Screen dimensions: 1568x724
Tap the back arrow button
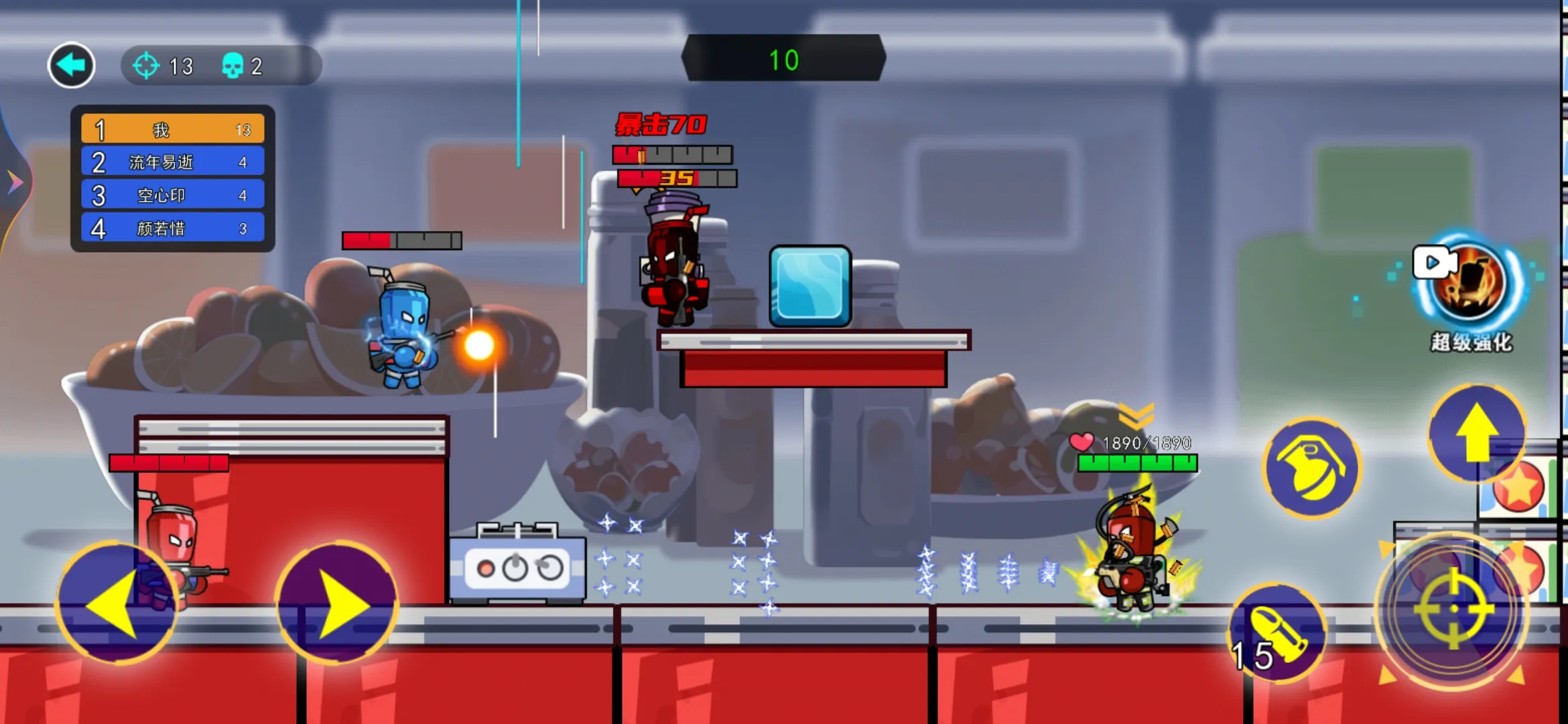tap(71, 66)
